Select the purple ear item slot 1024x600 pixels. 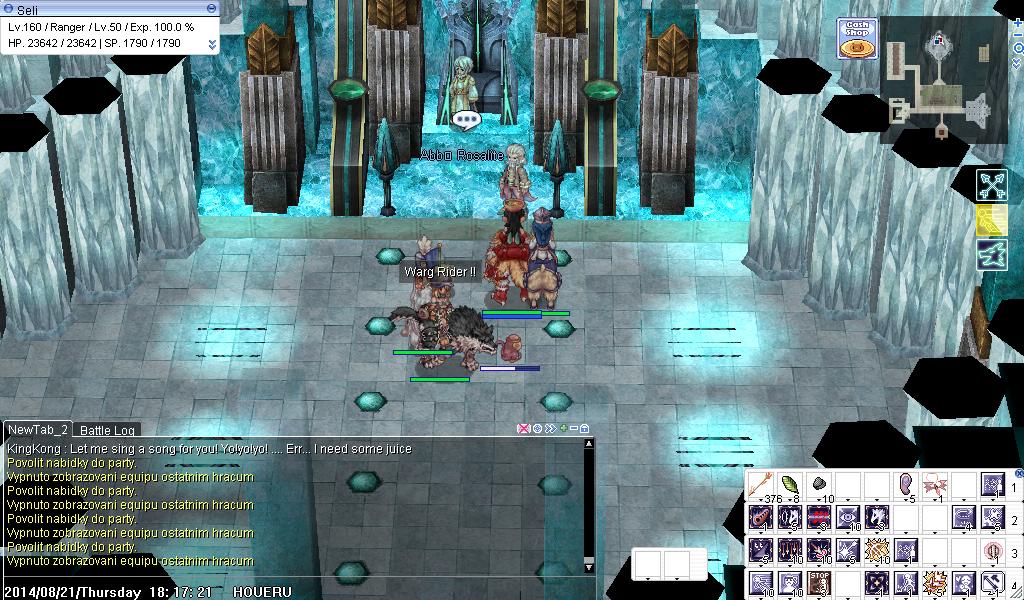point(906,485)
